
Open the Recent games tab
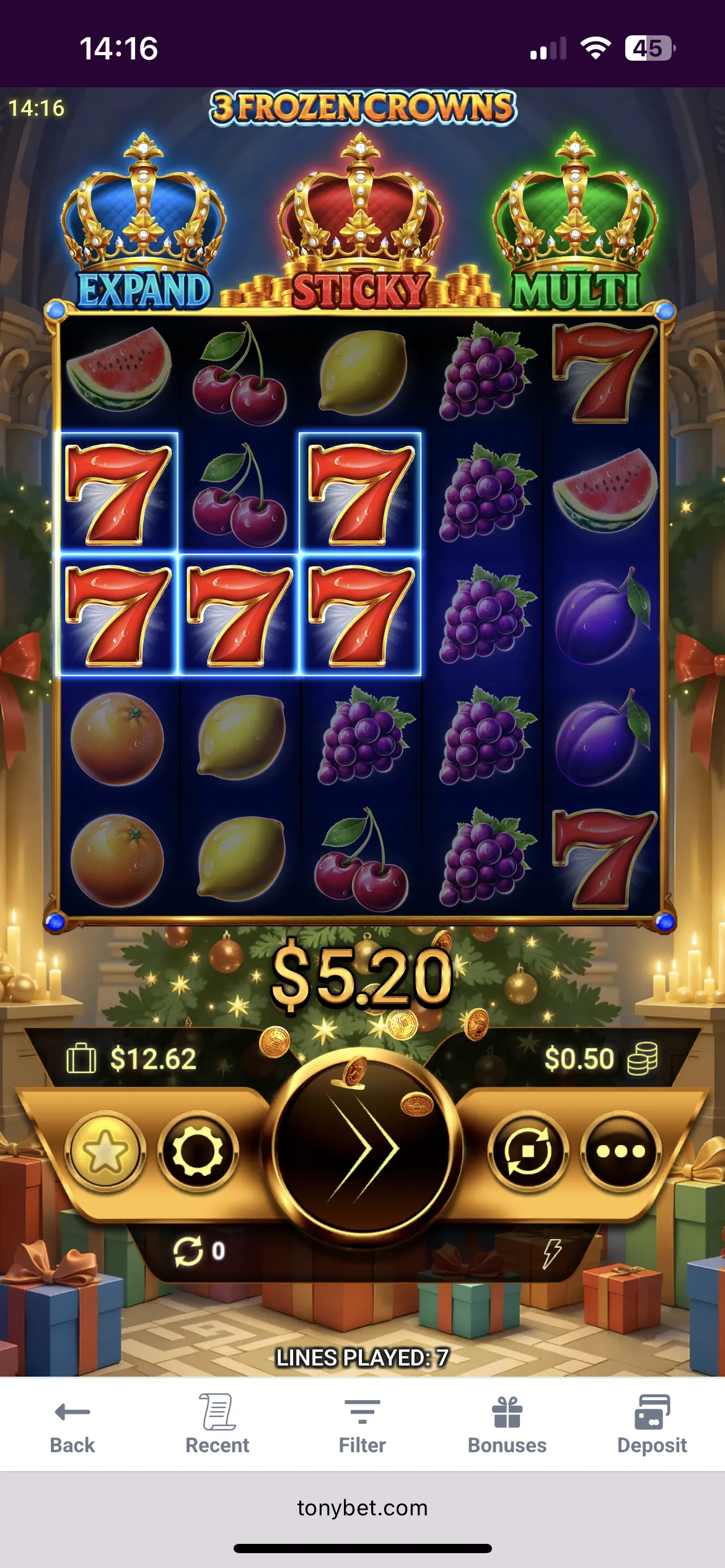[217, 1424]
